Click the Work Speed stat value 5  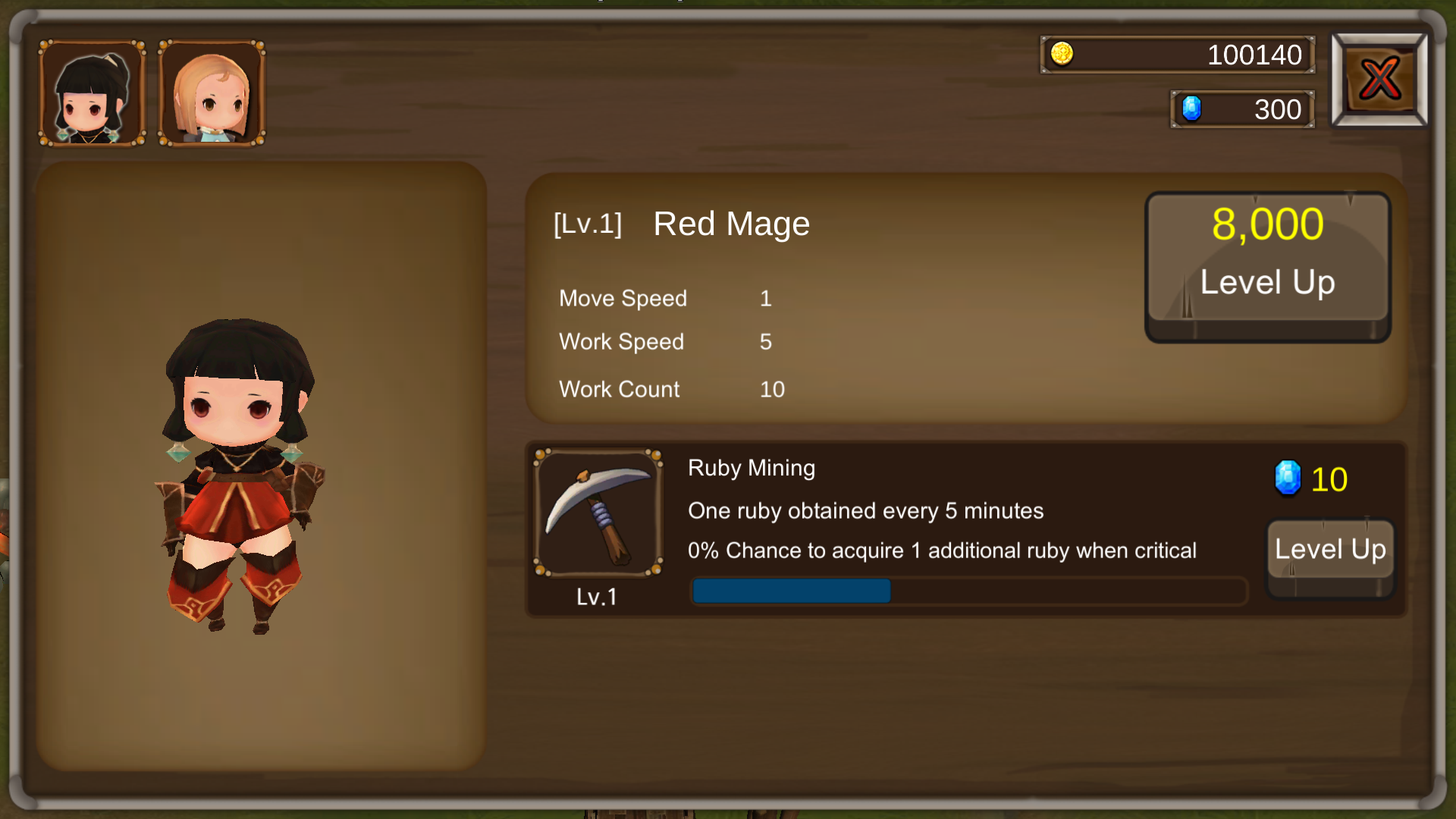(x=766, y=342)
